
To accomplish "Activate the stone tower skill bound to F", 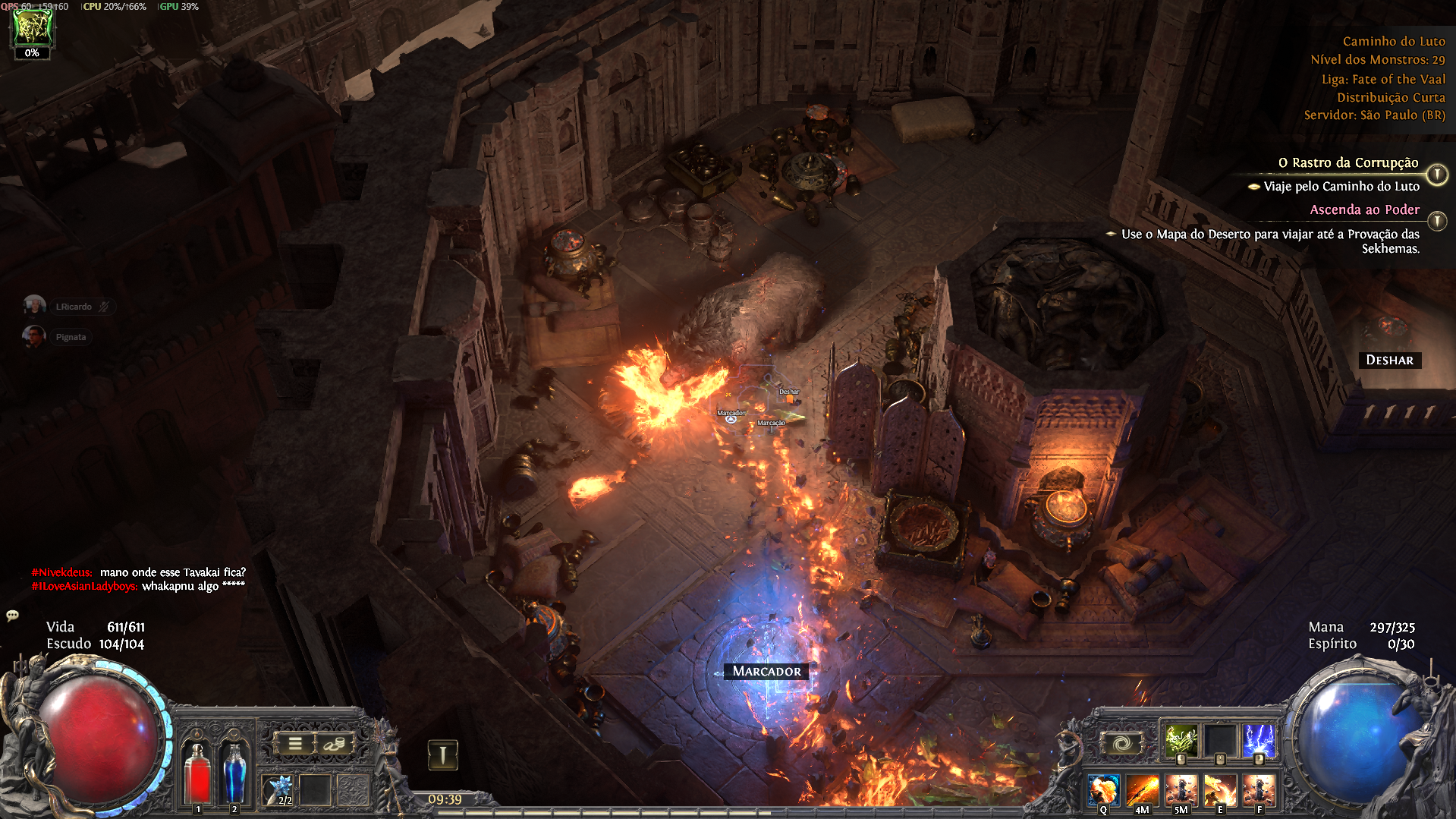I will coord(1259,790).
